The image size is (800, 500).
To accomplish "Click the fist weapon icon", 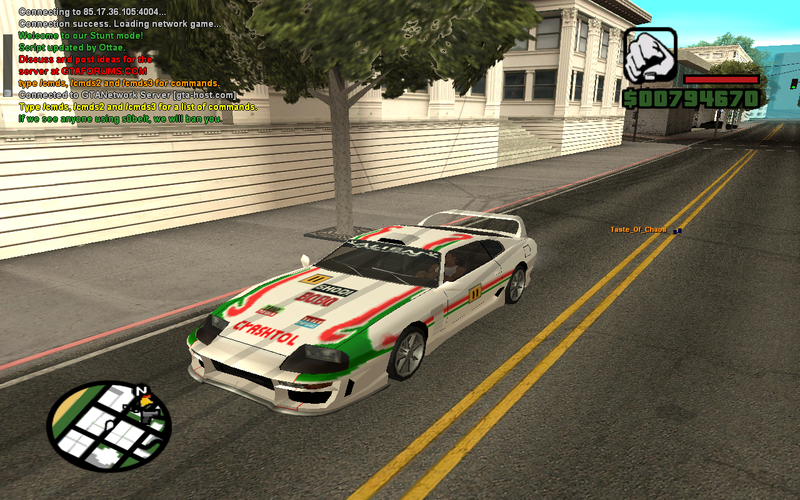I will point(650,55).
